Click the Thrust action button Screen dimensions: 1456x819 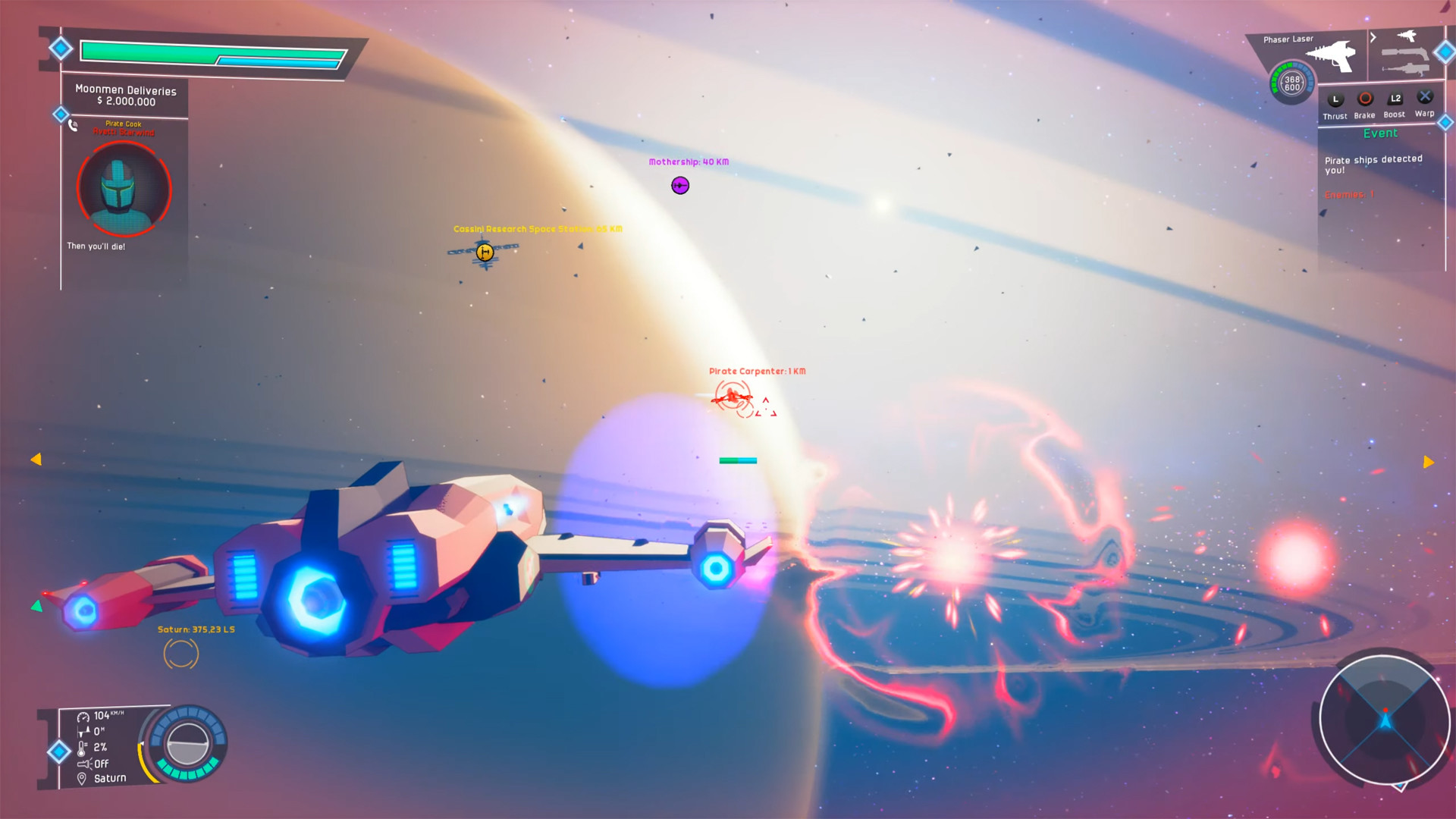1335,100
